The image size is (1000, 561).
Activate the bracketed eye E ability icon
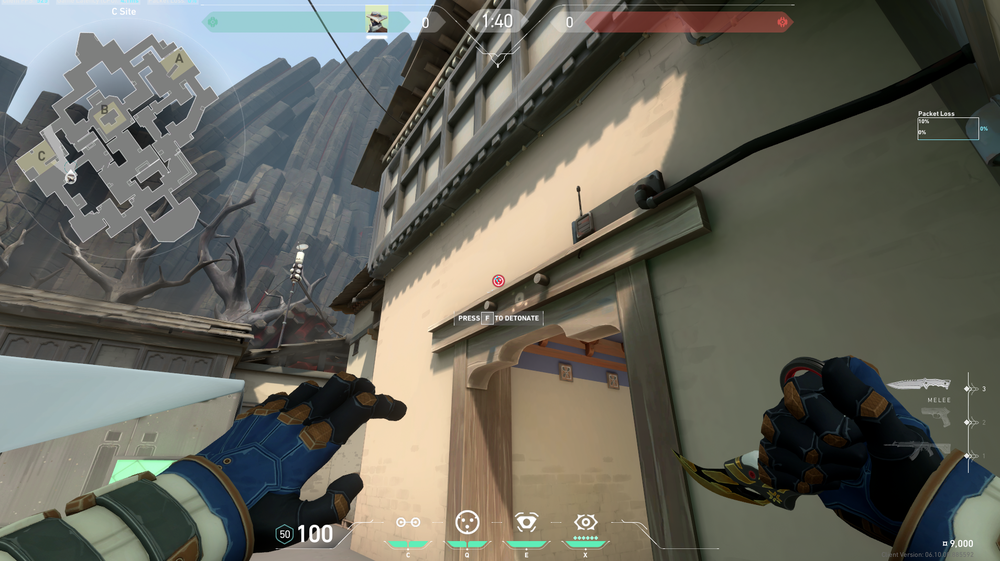point(526,522)
